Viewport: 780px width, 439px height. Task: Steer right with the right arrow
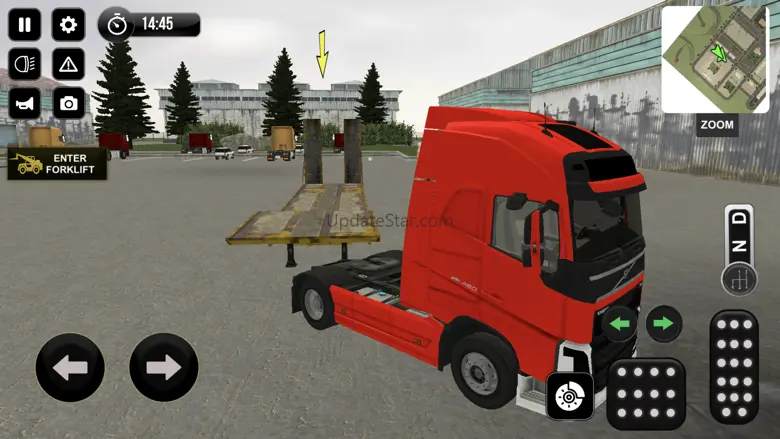(x=163, y=367)
